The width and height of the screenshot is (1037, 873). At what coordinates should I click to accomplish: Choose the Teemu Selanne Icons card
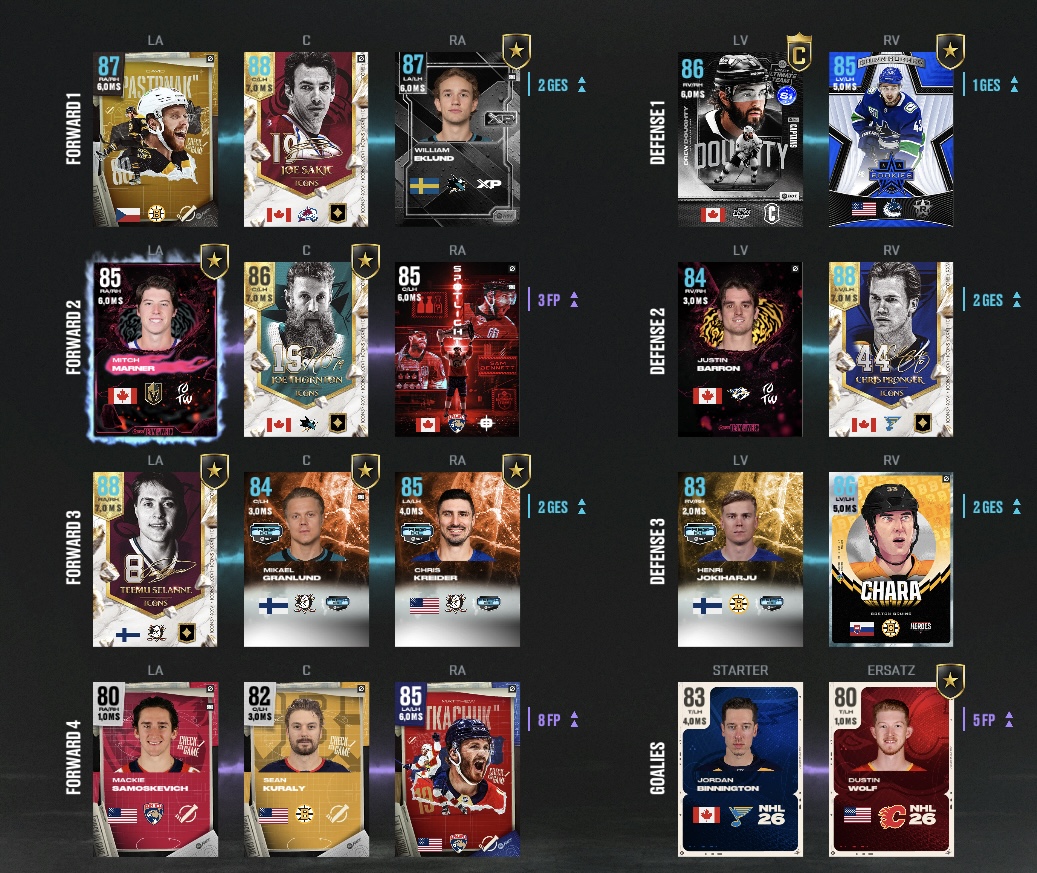point(155,559)
